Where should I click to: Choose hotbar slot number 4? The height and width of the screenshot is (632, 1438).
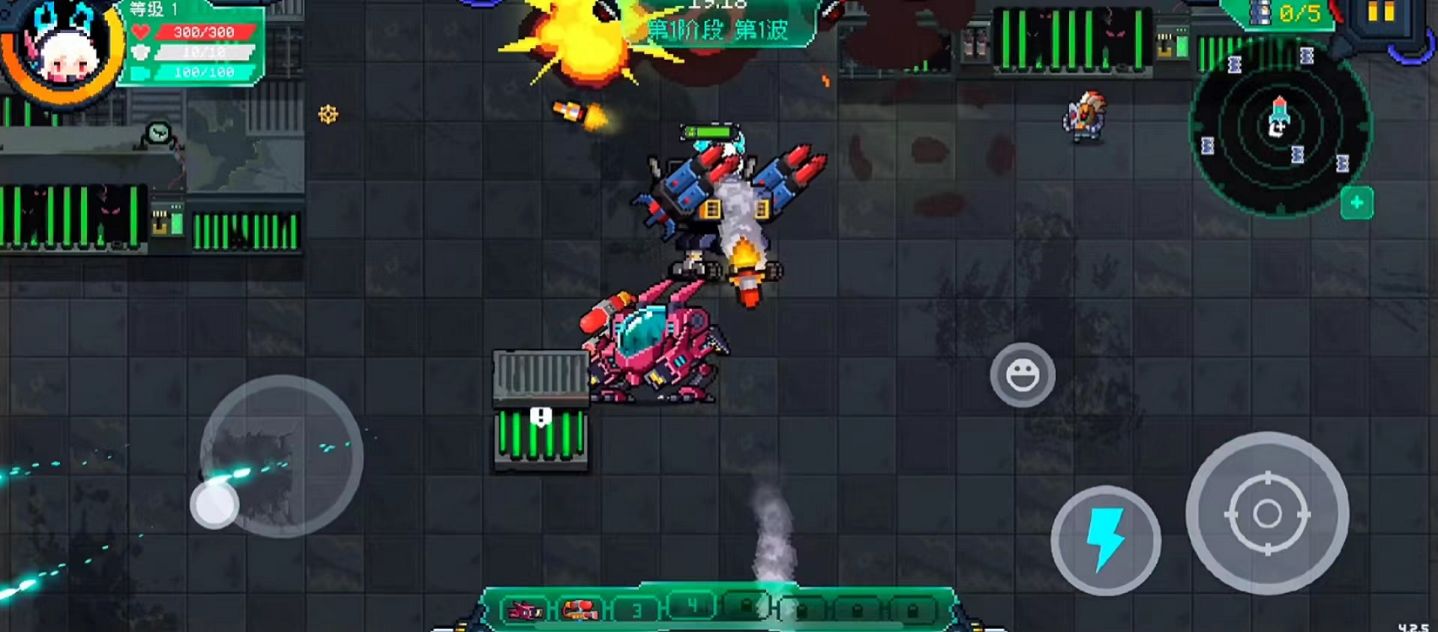tap(690, 605)
